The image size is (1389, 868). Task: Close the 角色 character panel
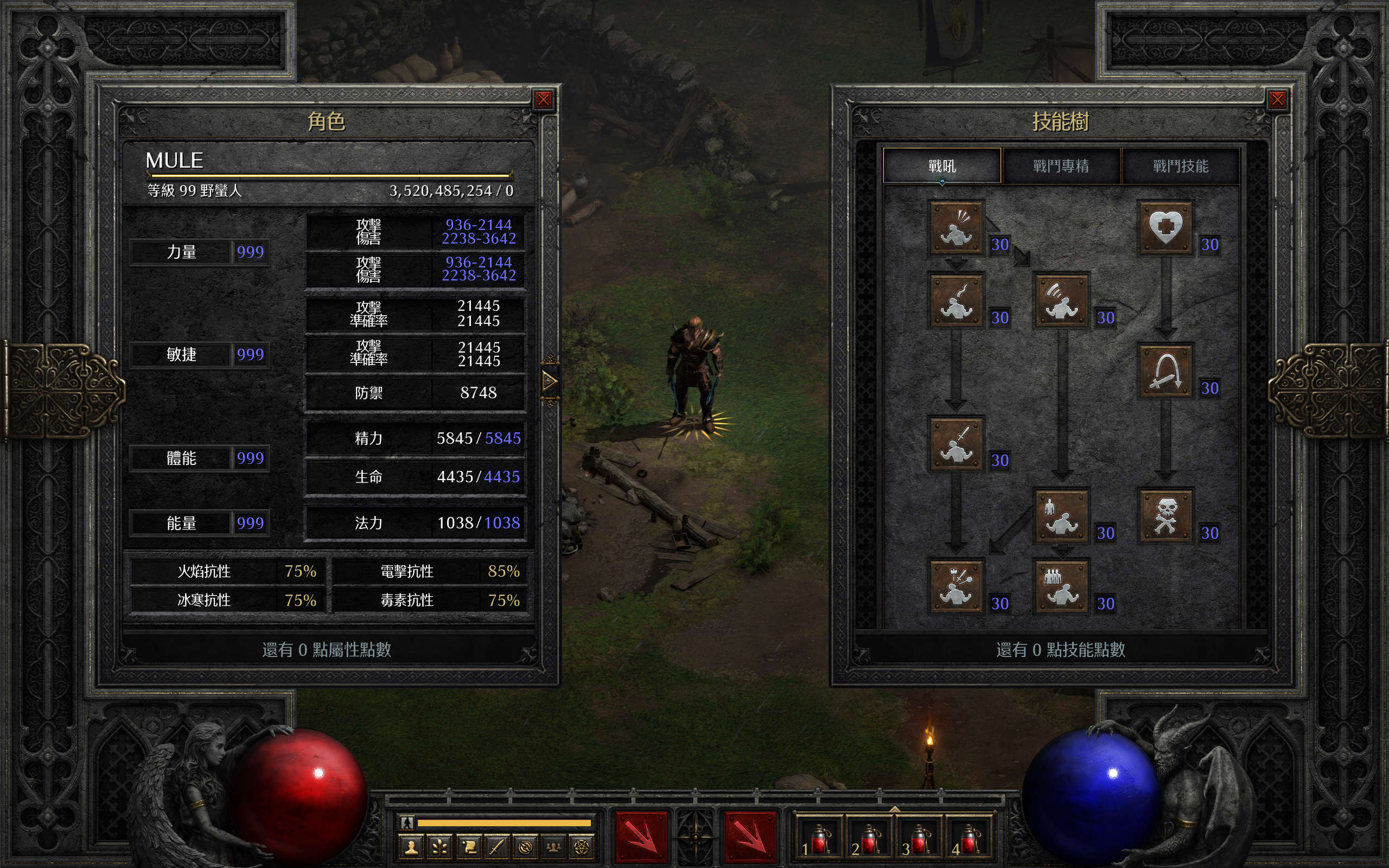[x=543, y=100]
